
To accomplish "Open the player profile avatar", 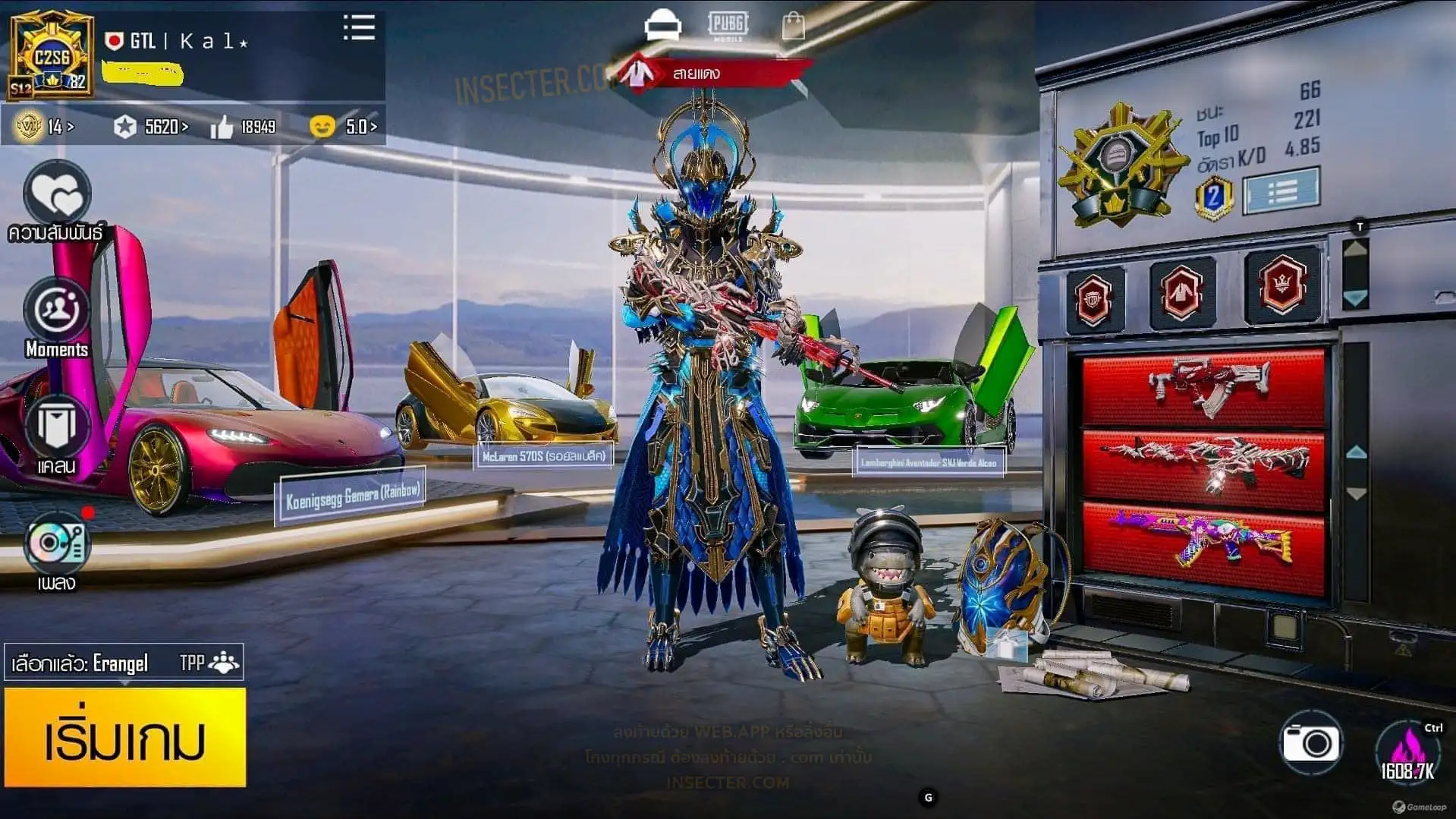I will pyautogui.click(x=52, y=55).
